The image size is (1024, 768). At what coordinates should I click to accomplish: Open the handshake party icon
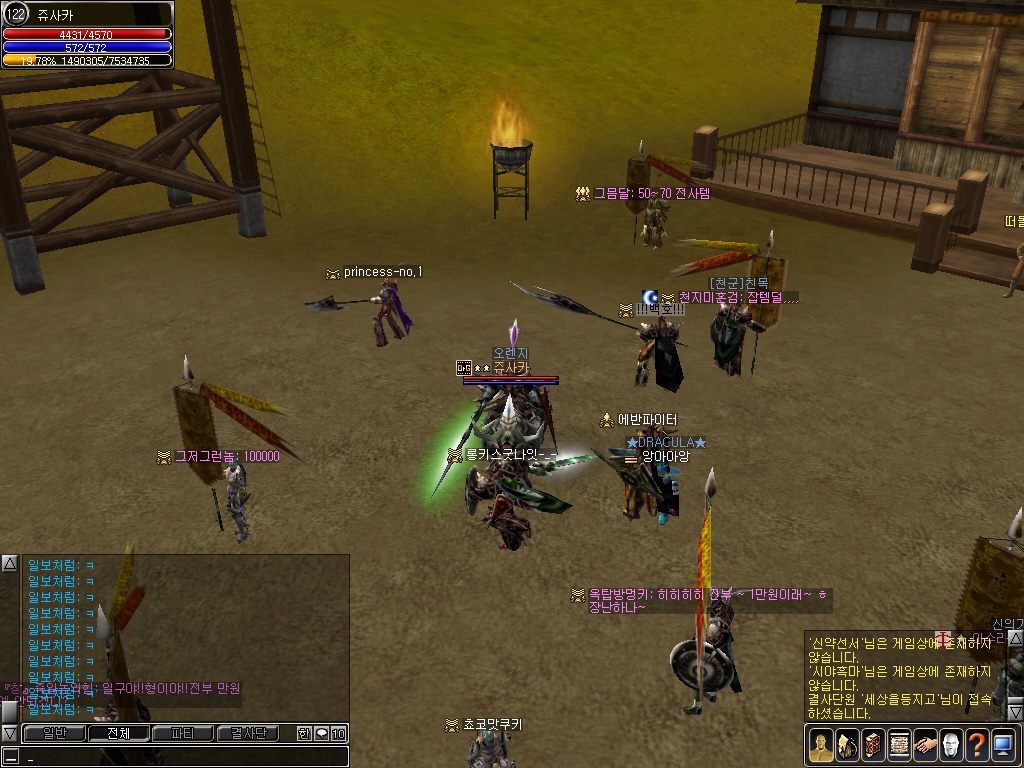[x=925, y=745]
